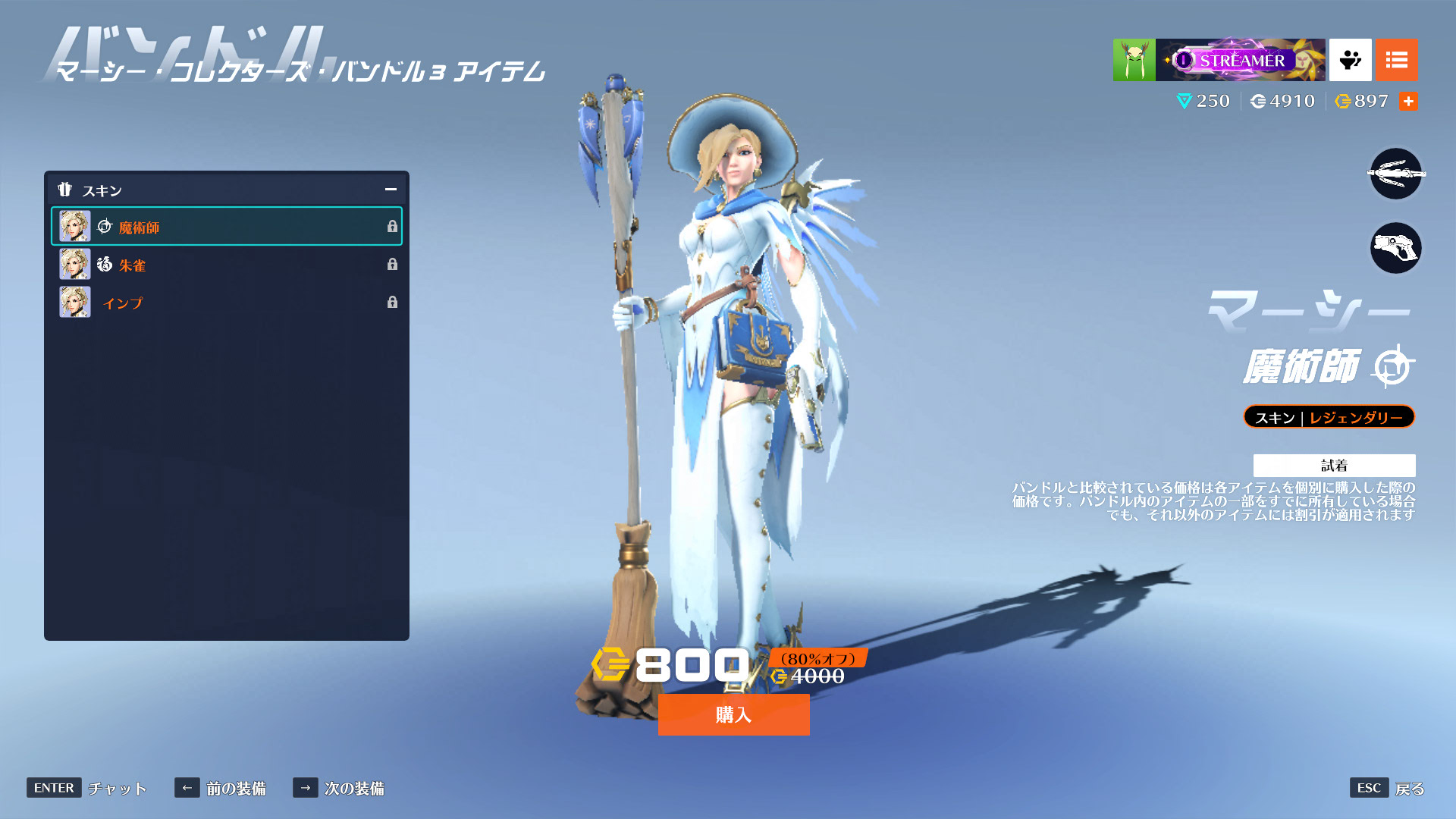Add currency with the orange plus button

1408,101
